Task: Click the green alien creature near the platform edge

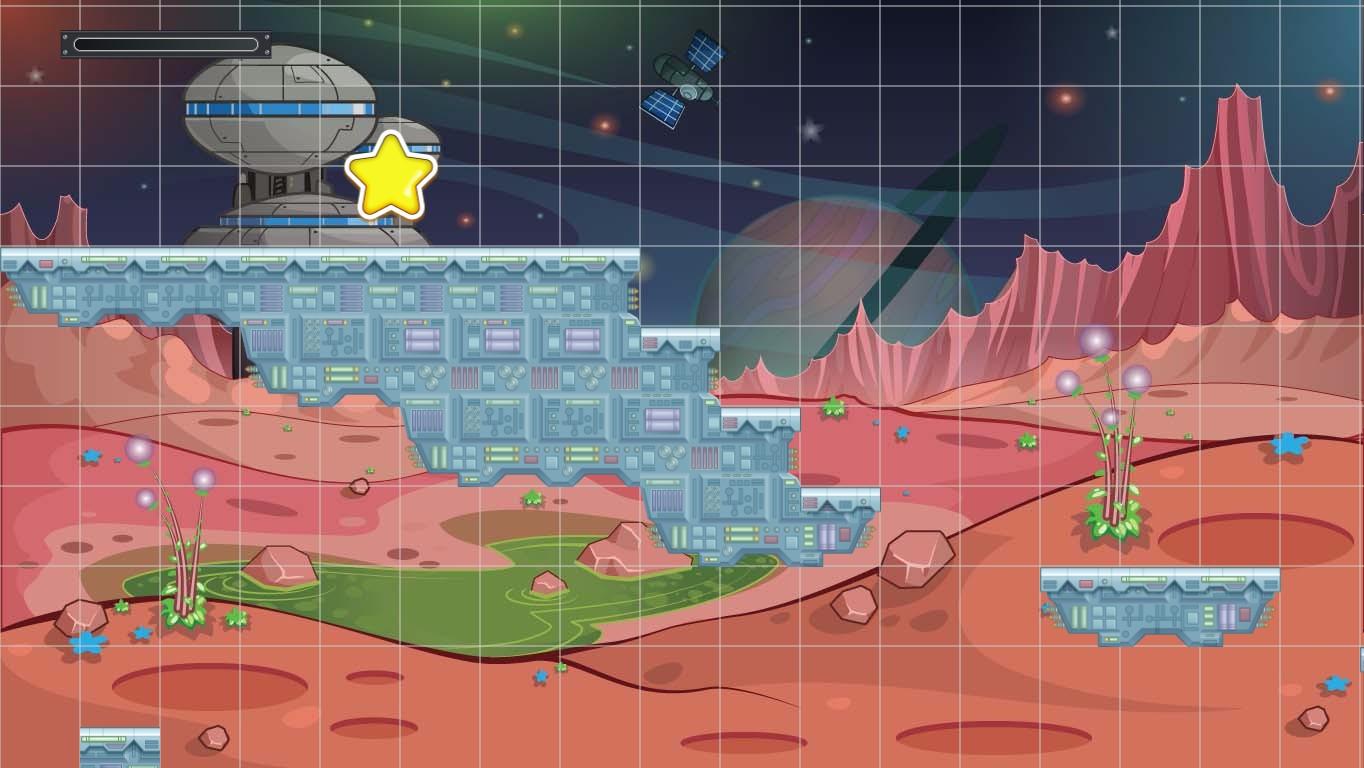Action: click(834, 409)
